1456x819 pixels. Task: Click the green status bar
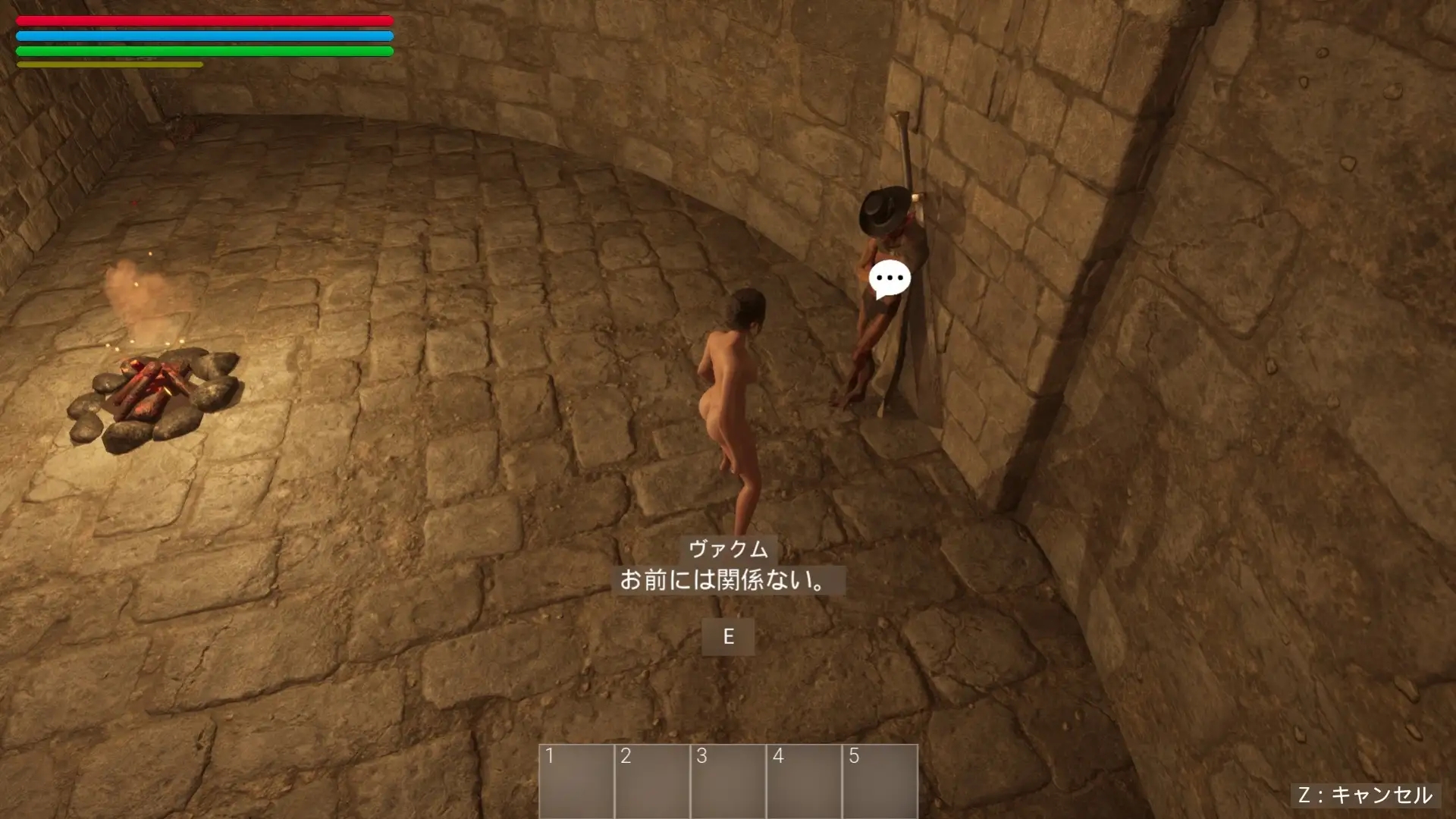pyautogui.click(x=203, y=51)
